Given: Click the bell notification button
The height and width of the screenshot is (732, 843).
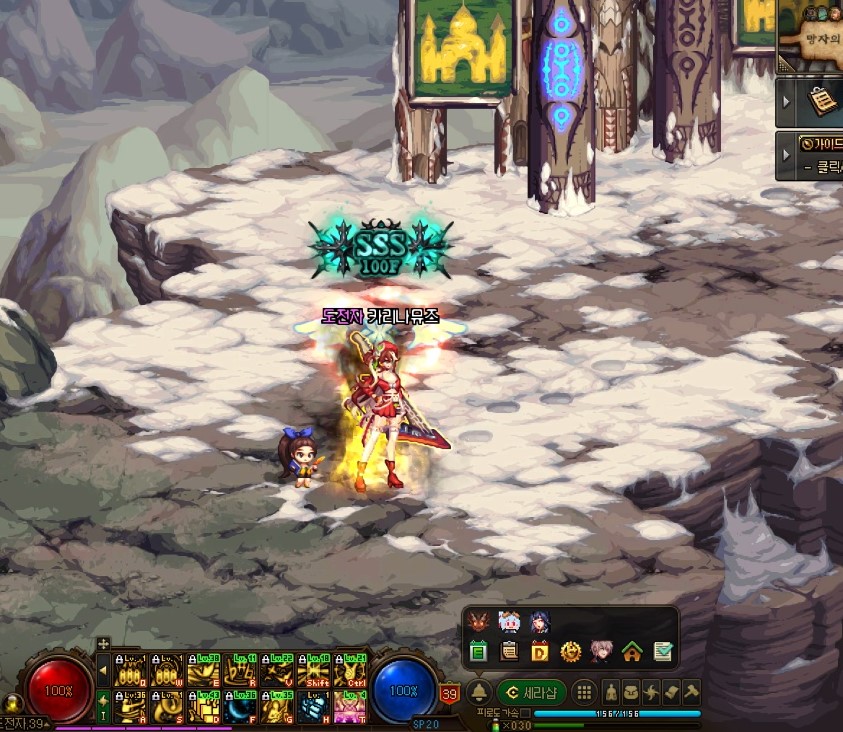Looking at the screenshot, I should 479,692.
